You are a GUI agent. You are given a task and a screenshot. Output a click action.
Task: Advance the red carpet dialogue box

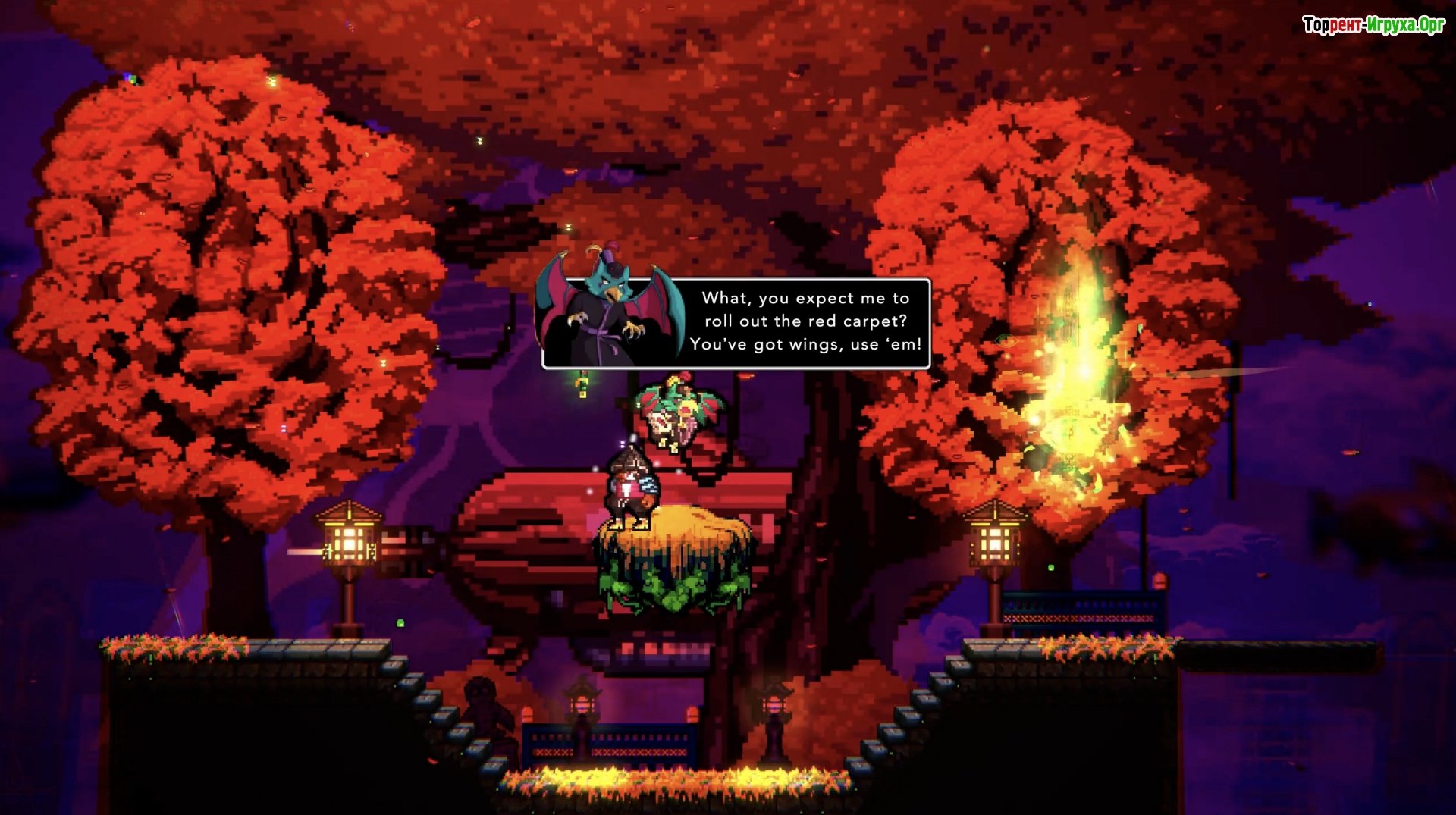(805, 322)
